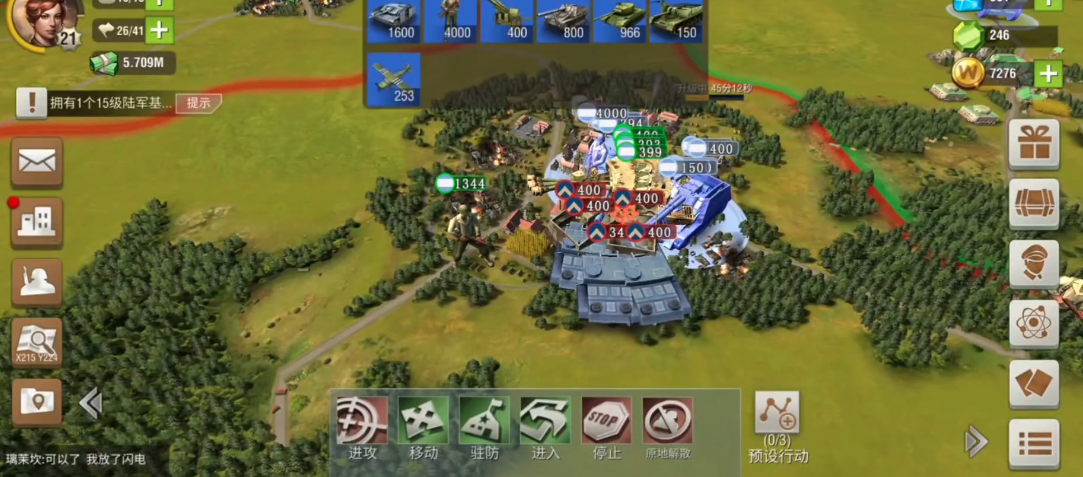Issue the 停止 stop command

pyautogui.click(x=606, y=428)
